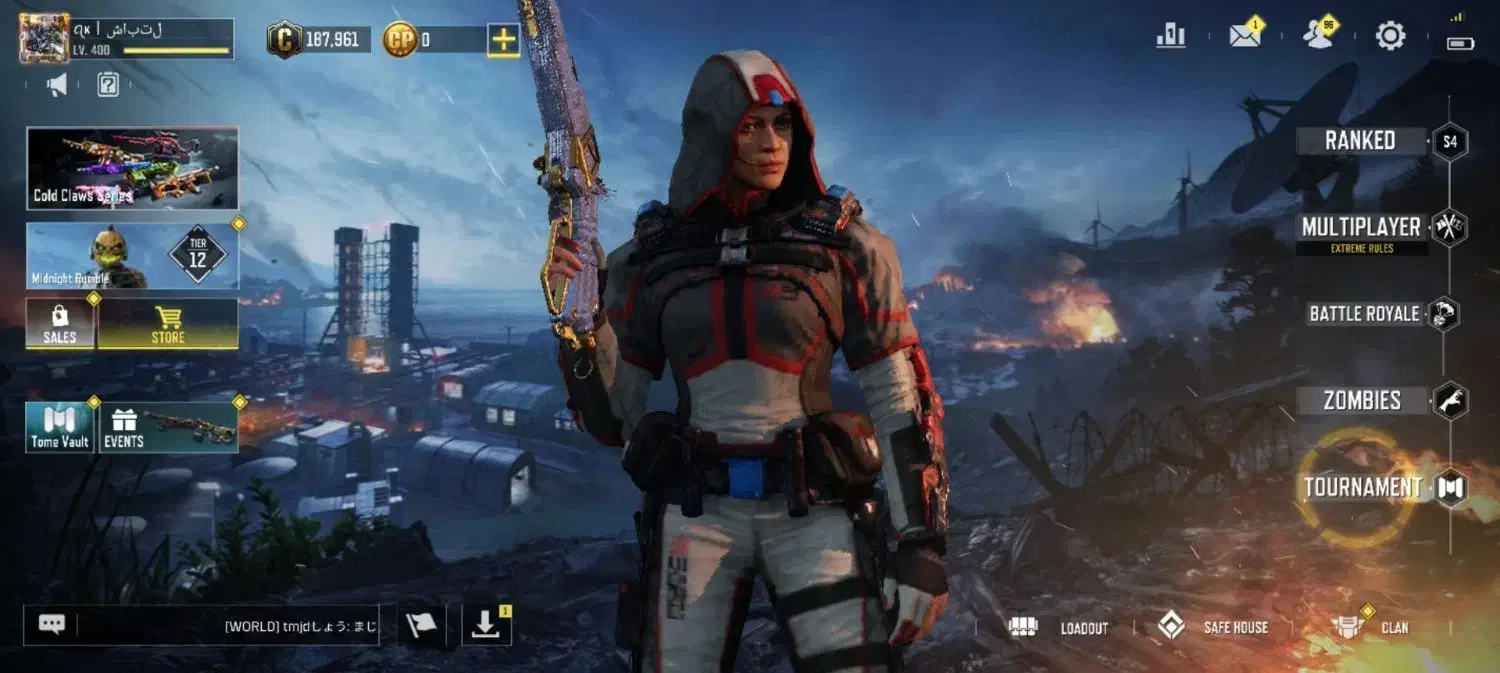Open the friends list icon
This screenshot has height=673, width=1500.
click(x=1318, y=36)
